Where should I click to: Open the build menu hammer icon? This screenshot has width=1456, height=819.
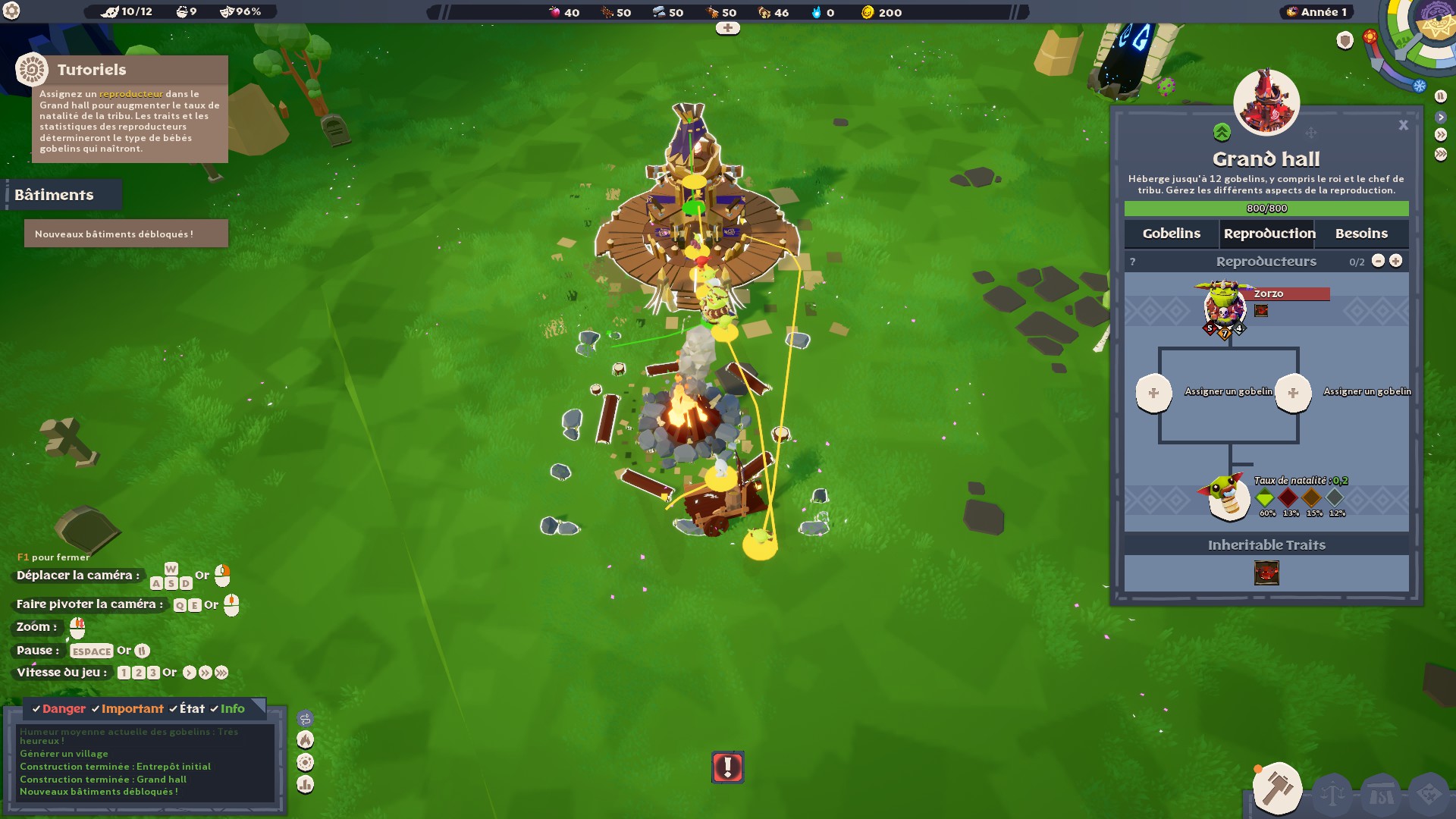(x=1279, y=789)
